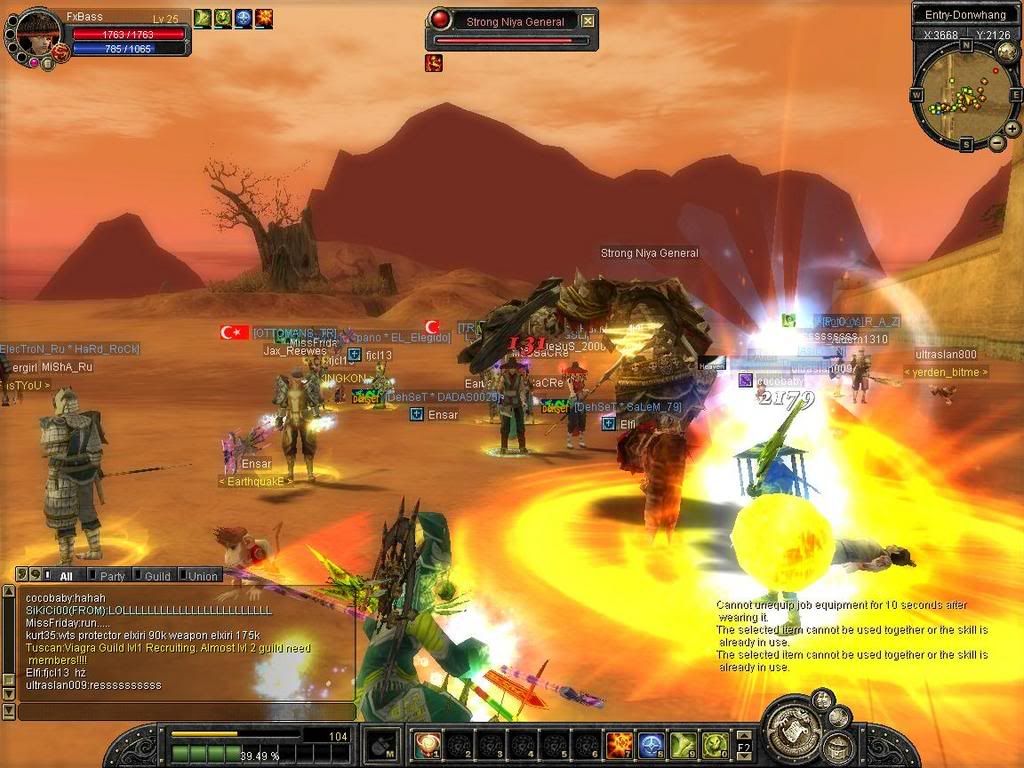Open the Guild chat tab
This screenshot has height=768, width=1024.
click(x=157, y=576)
